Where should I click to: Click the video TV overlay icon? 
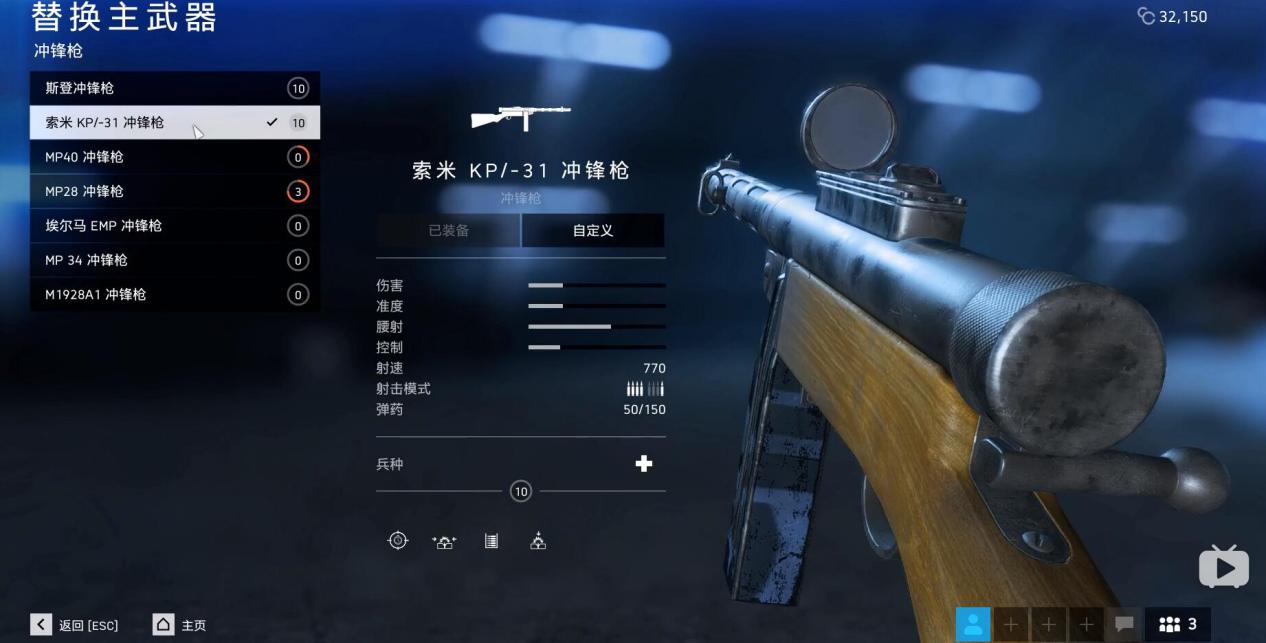coord(1223,568)
